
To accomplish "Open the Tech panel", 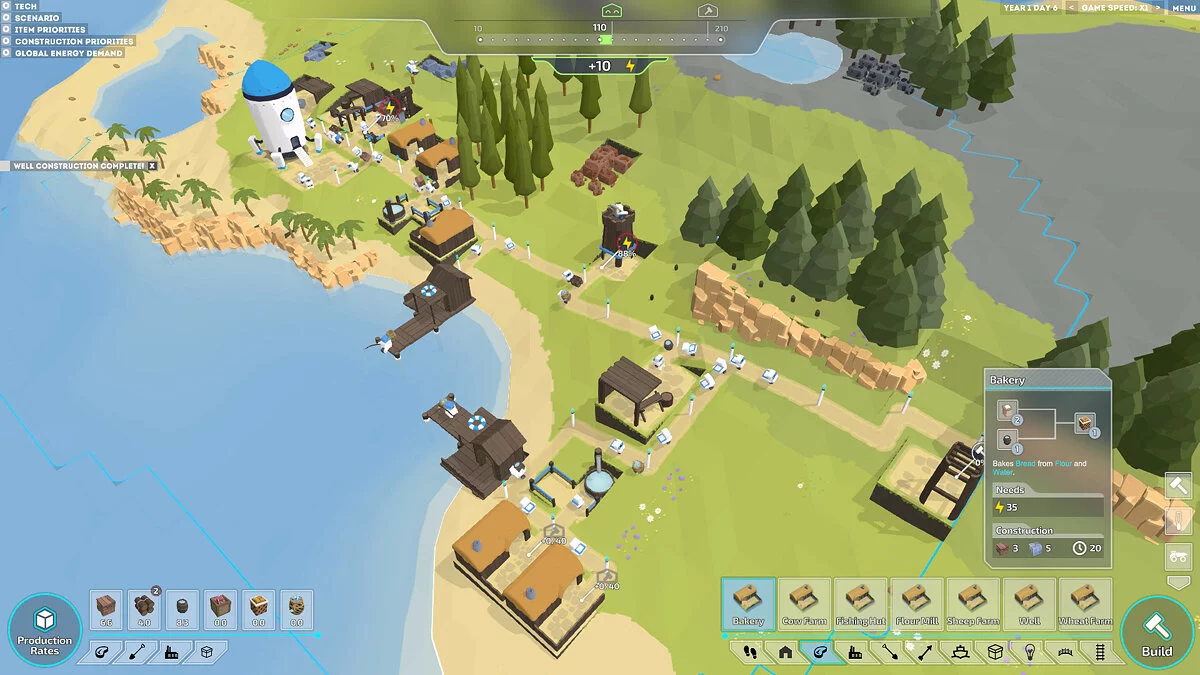I will point(25,6).
